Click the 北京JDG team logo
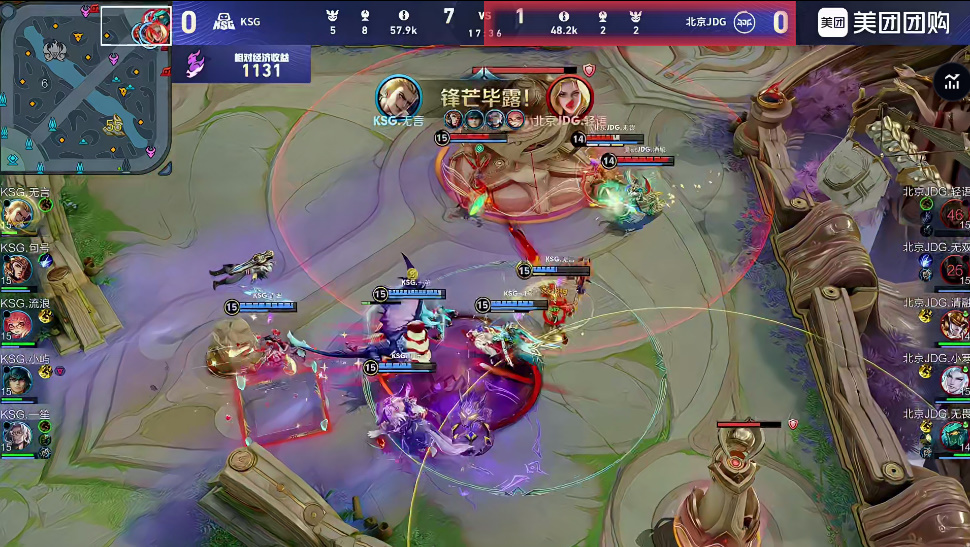 point(744,21)
